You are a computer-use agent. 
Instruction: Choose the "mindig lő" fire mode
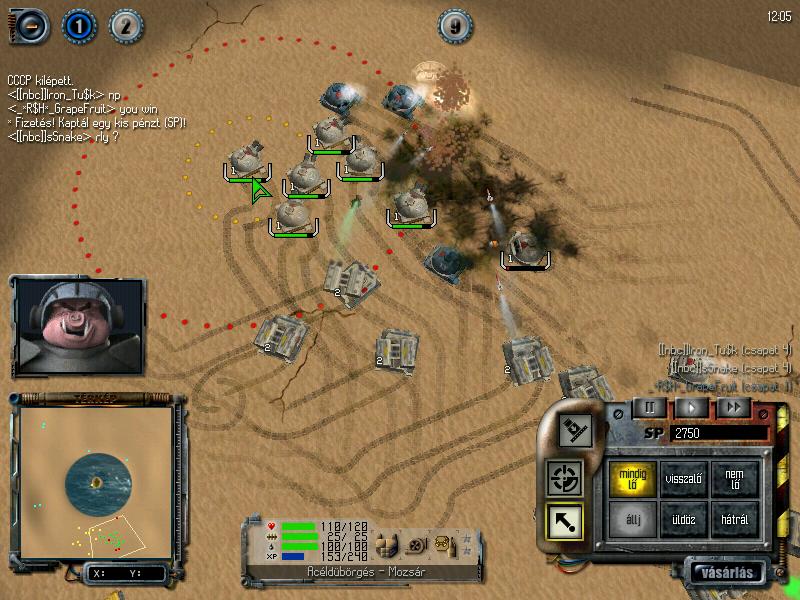coord(635,478)
